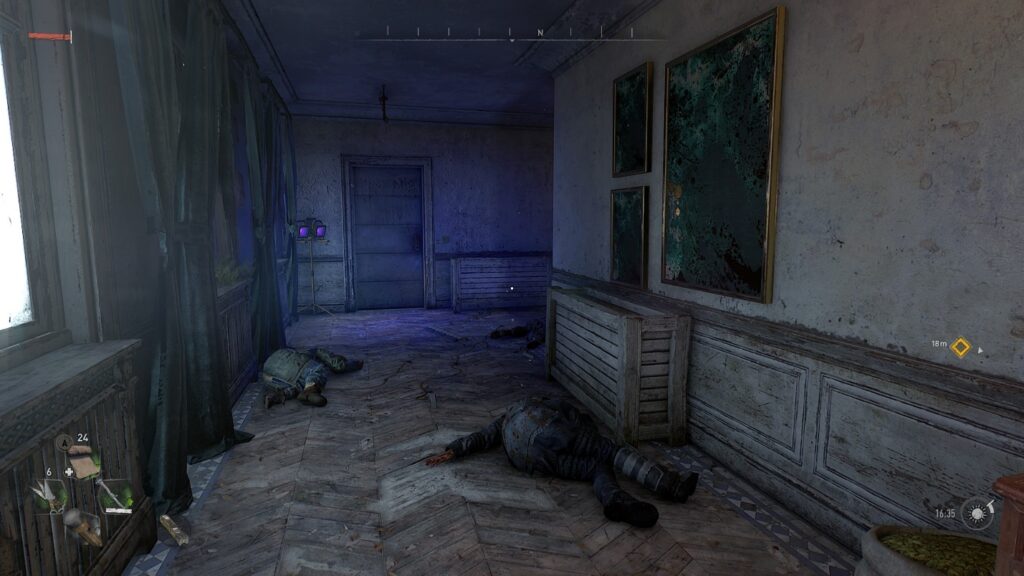This screenshot has height=576, width=1024.
Task: Select the bandage healing item slot
Action: pyautogui.click(x=85, y=466)
